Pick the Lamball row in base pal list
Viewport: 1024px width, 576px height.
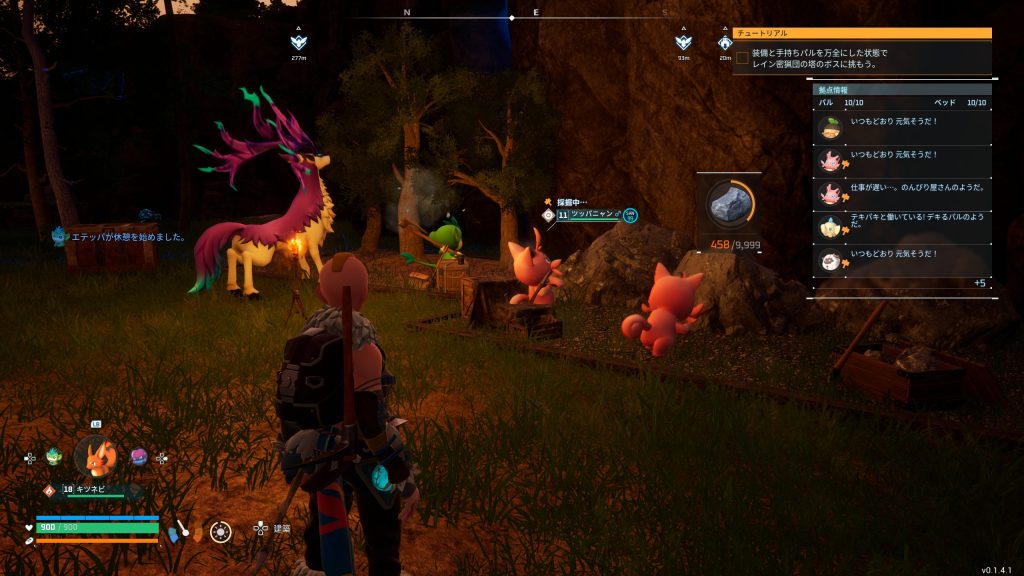pos(902,260)
